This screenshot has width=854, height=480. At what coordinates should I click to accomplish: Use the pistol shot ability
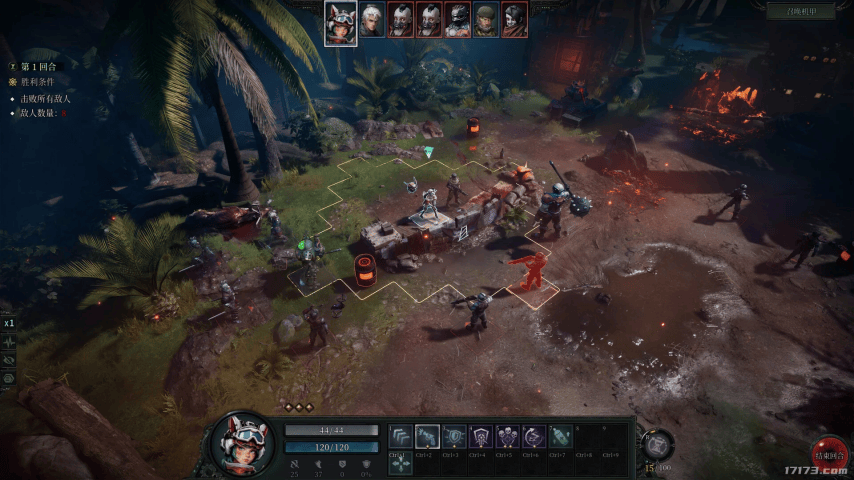pyautogui.click(x=427, y=436)
